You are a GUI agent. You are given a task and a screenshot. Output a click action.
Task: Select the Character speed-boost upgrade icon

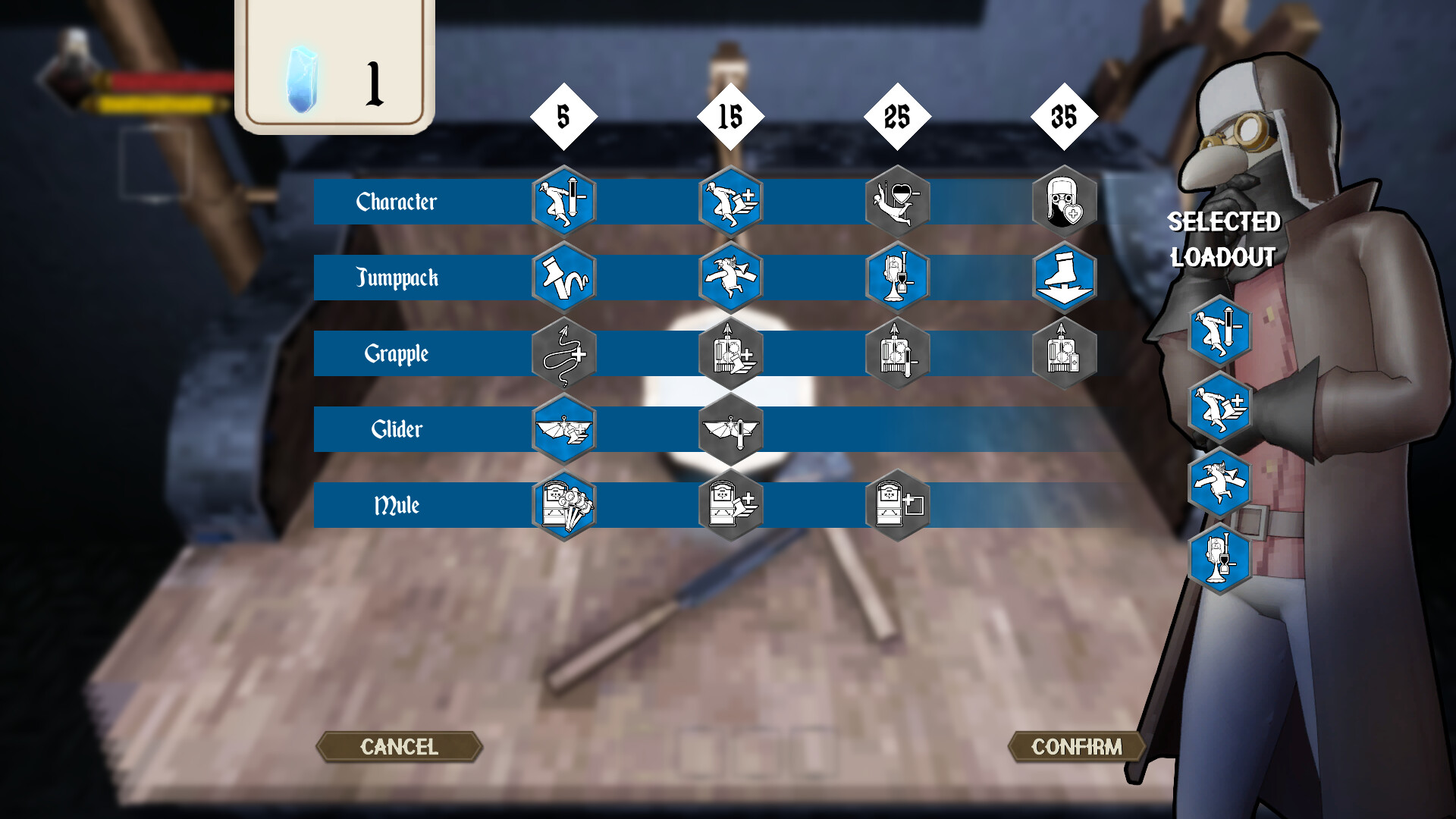point(730,201)
